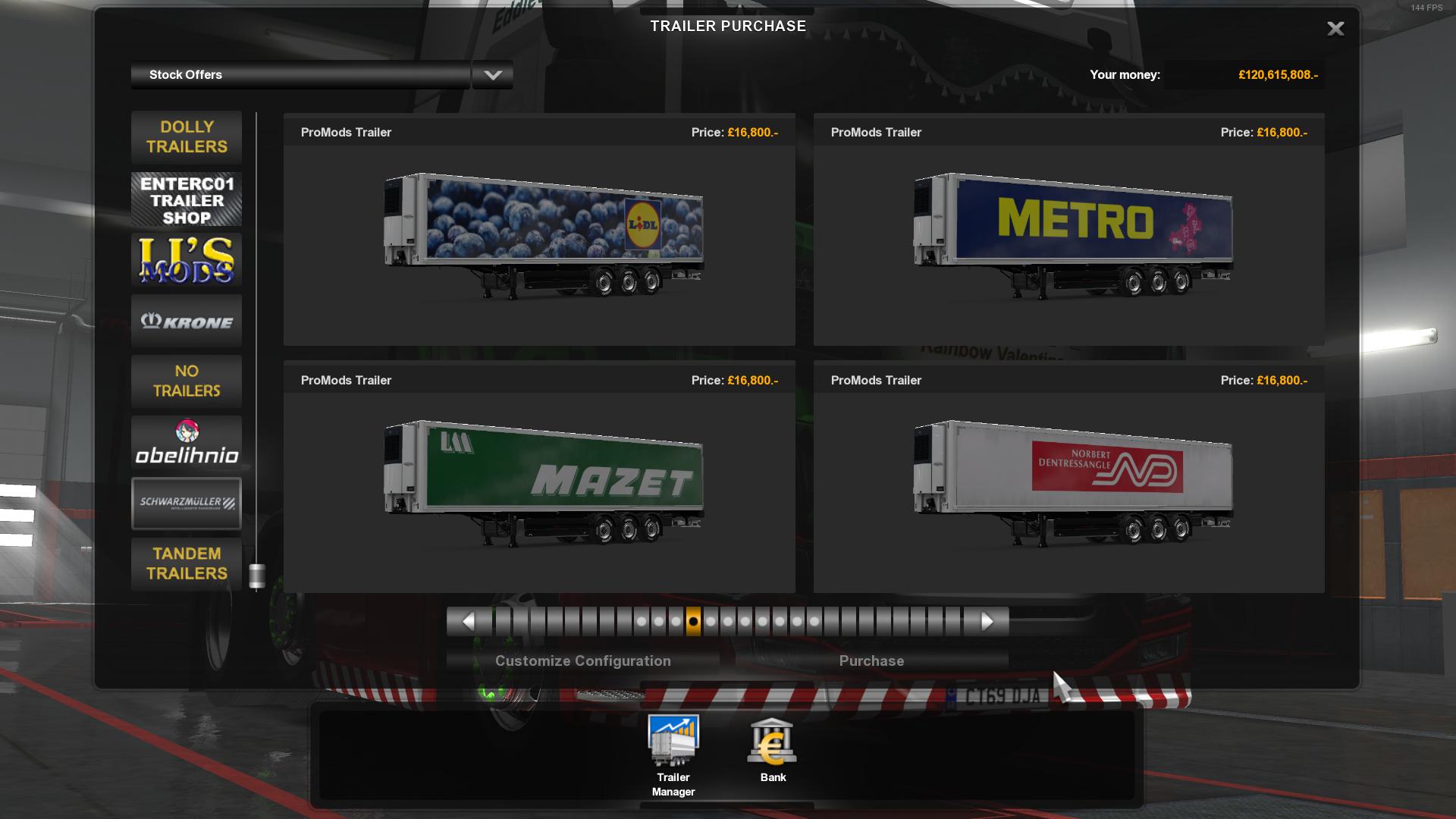Choose the SCHWARZMÜLLER brand filter
Image resolution: width=1456 pixels, height=819 pixels.
tap(186, 503)
